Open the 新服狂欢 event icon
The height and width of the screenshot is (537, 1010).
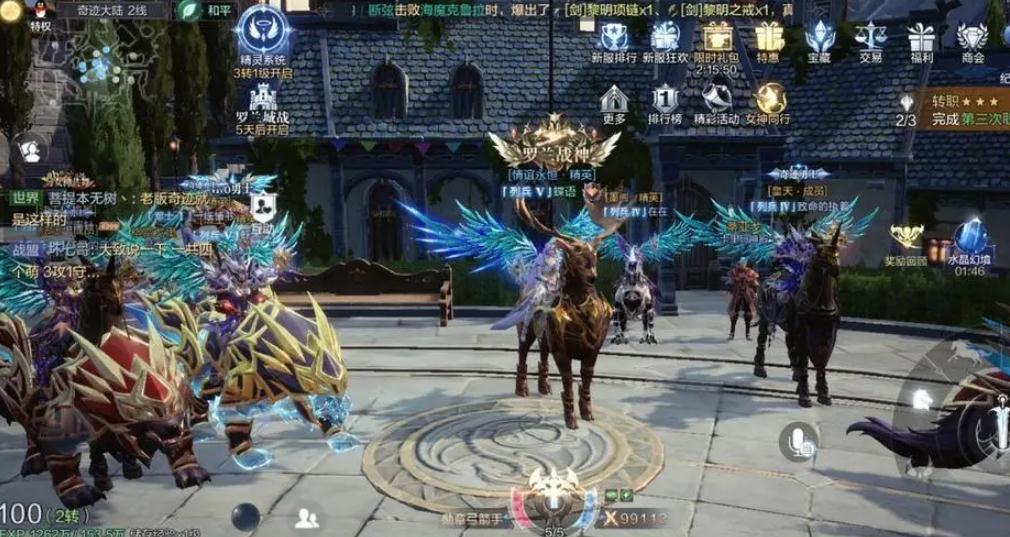665,38
